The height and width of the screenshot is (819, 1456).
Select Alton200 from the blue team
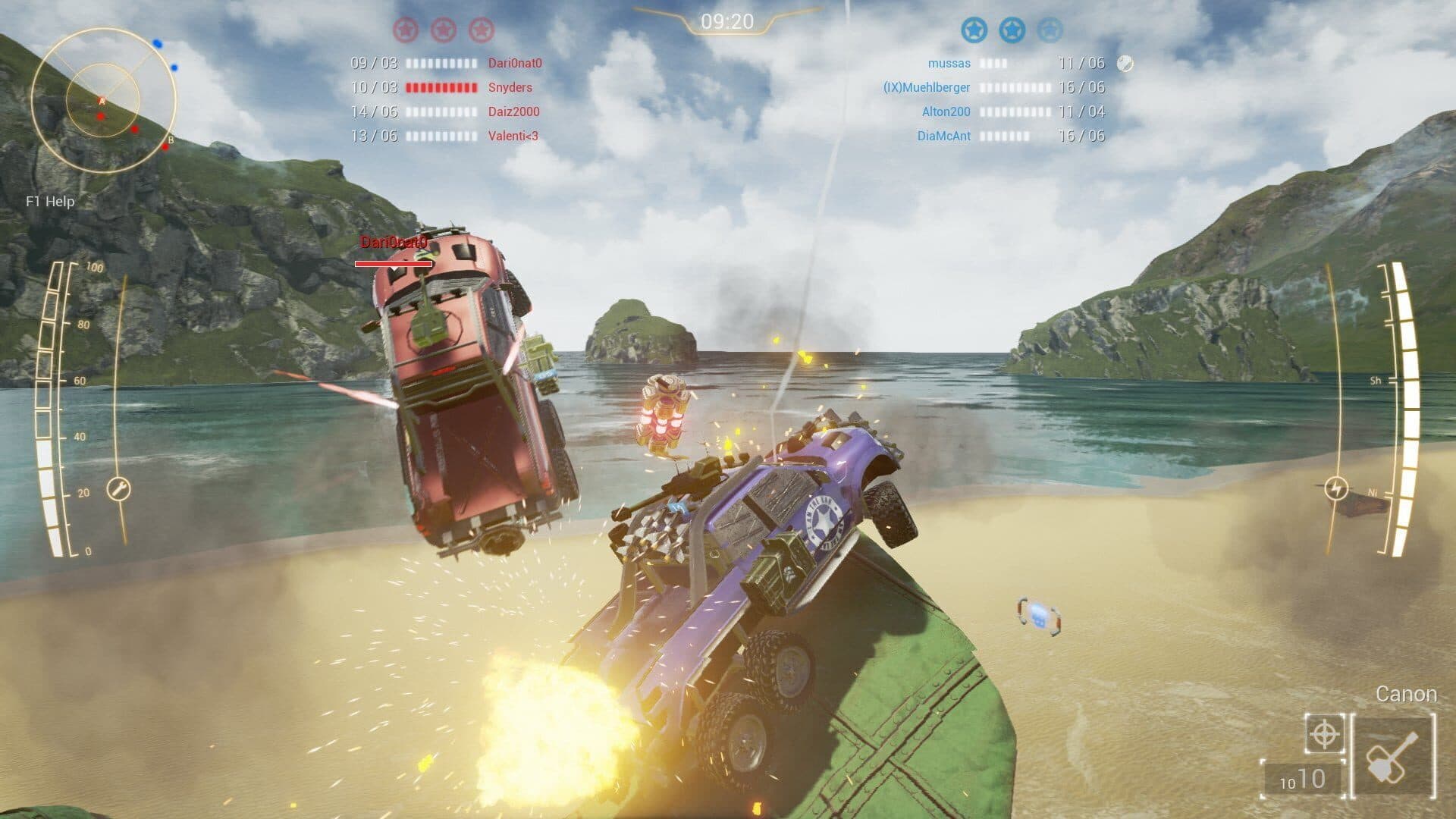[946, 112]
